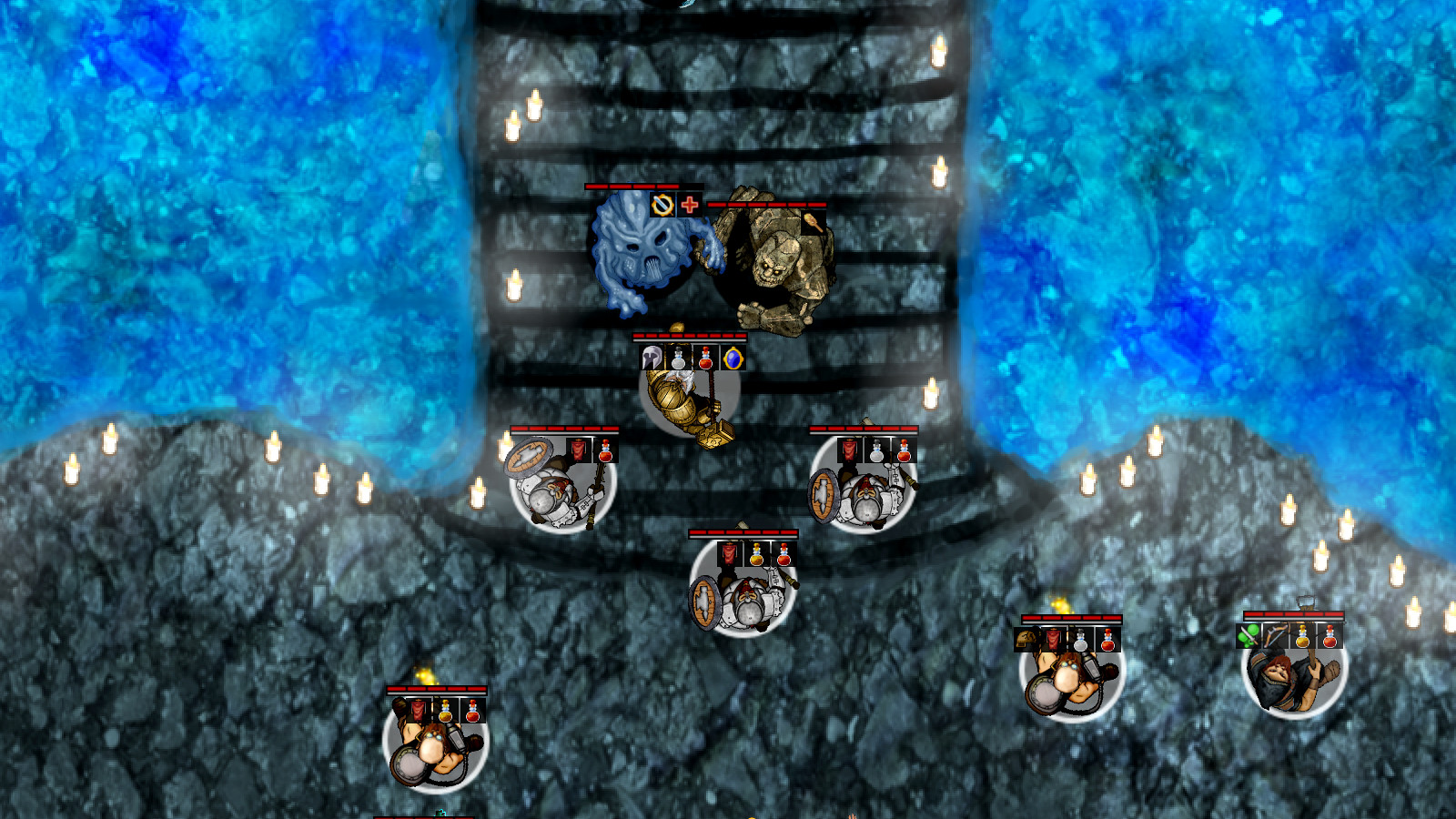This screenshot has width=1456, height=819.
Task: Toggle the banner buff on the right shield dwarf
Action: pyautogui.click(x=848, y=450)
